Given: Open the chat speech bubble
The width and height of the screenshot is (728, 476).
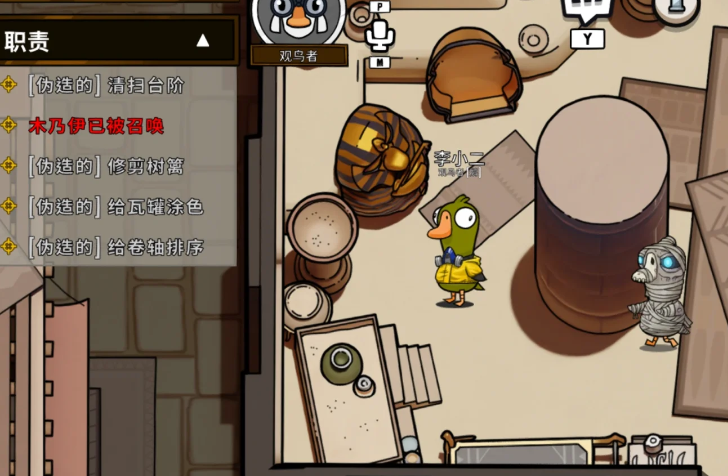Looking at the screenshot, I should [587, 12].
